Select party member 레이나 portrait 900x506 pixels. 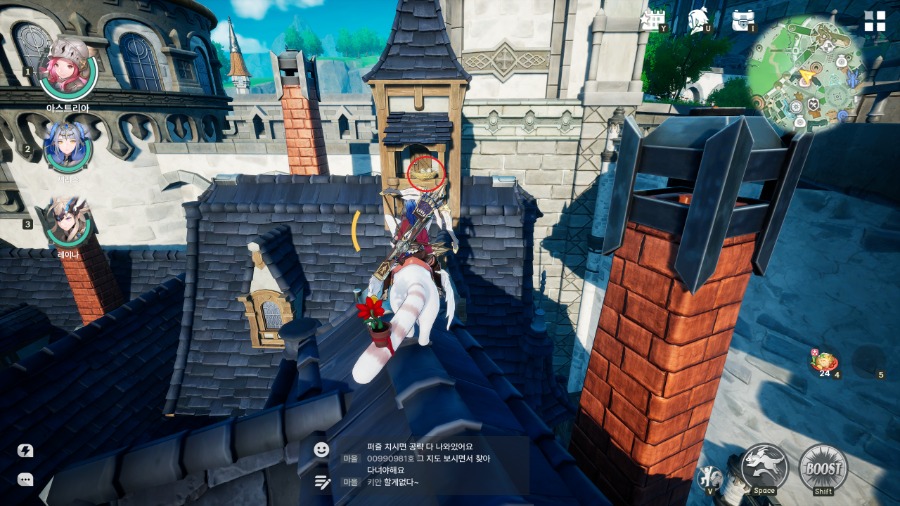[68, 220]
